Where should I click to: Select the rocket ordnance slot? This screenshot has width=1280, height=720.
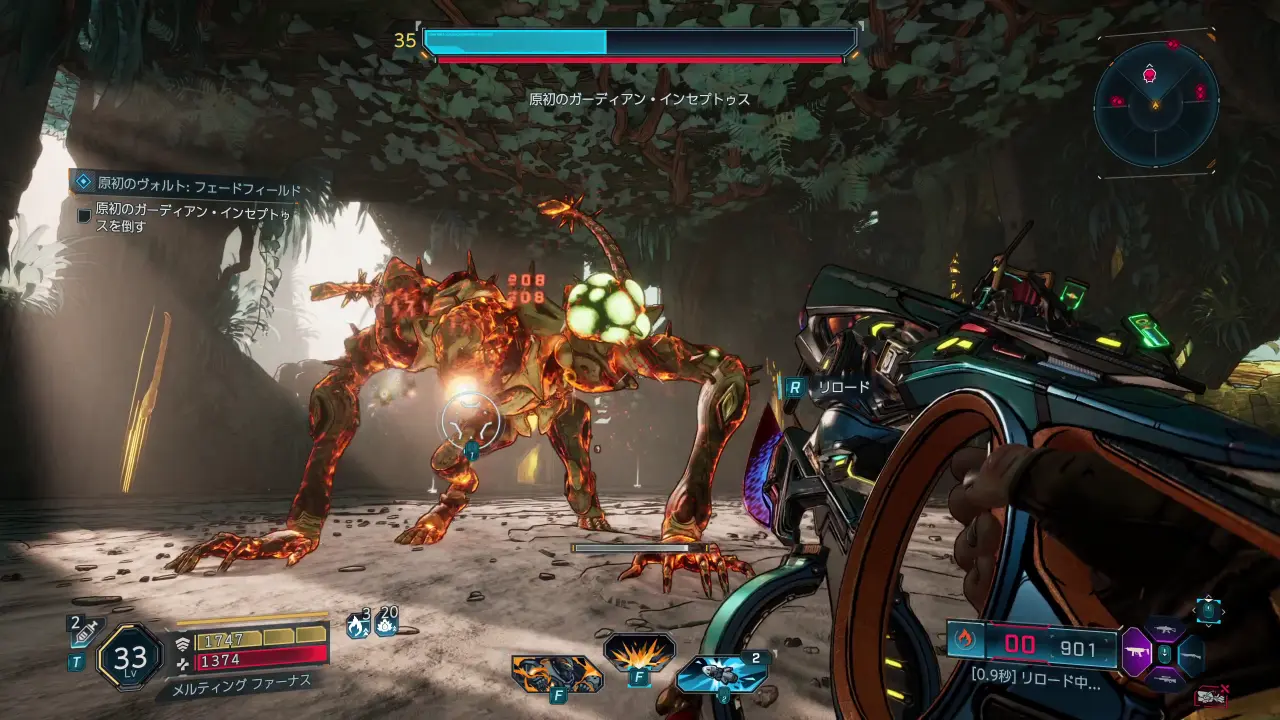point(720,673)
